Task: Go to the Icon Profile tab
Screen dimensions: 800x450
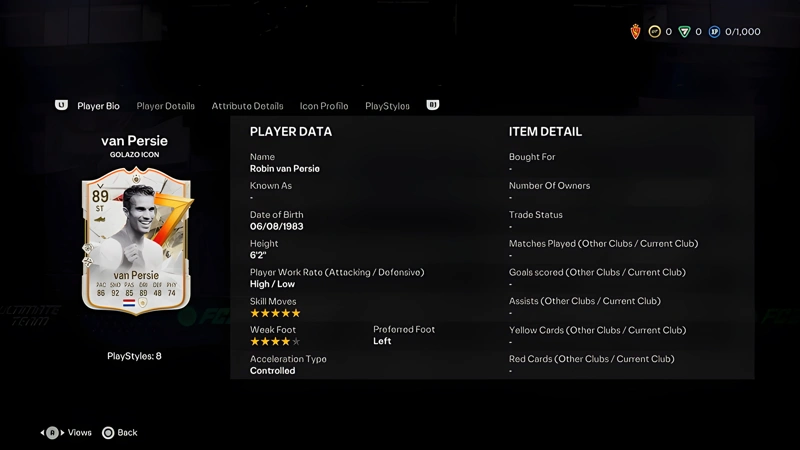Action: coord(324,106)
